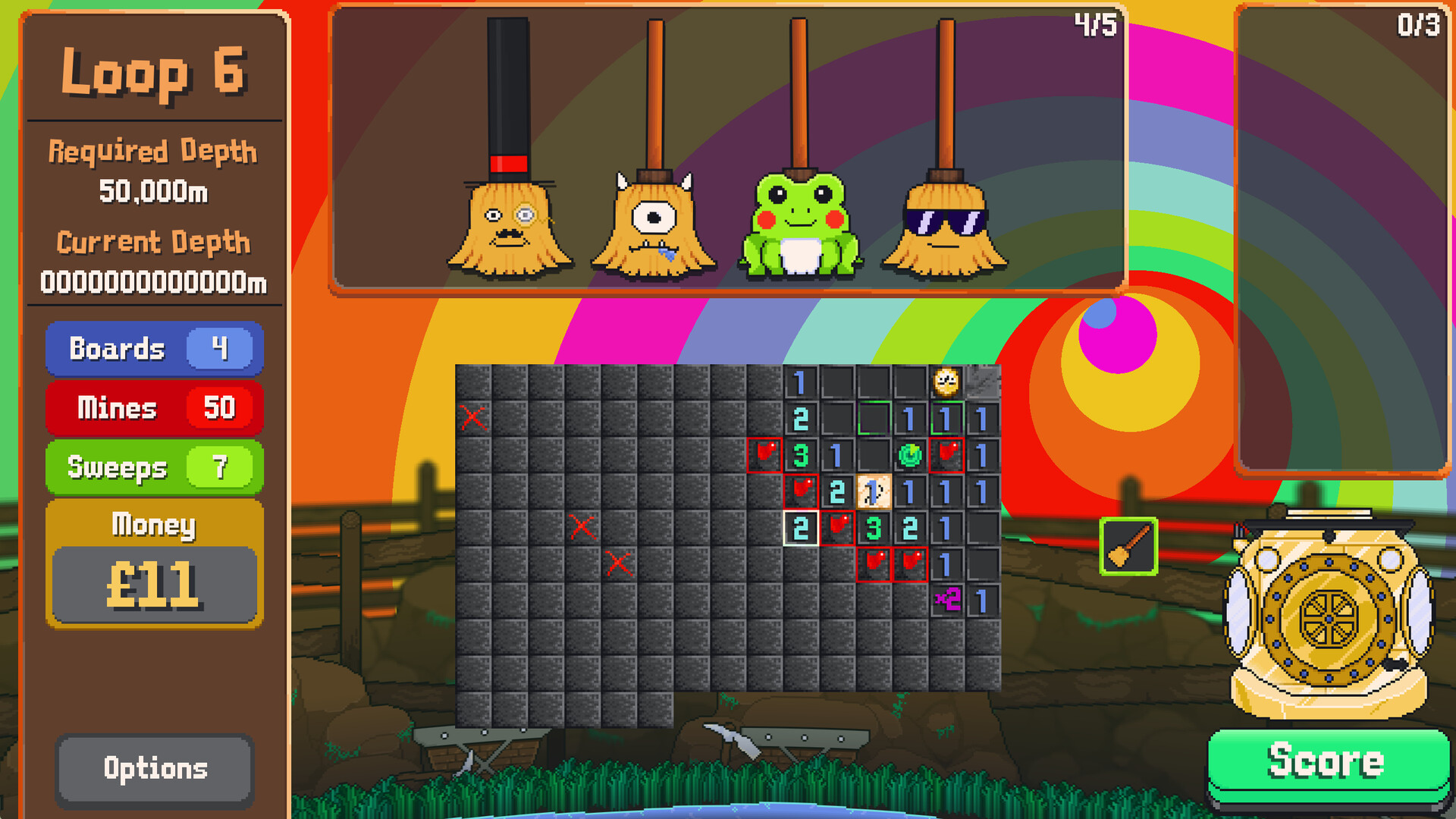1456x819 pixels.
Task: Click the Money £11 display
Action: click(x=154, y=582)
